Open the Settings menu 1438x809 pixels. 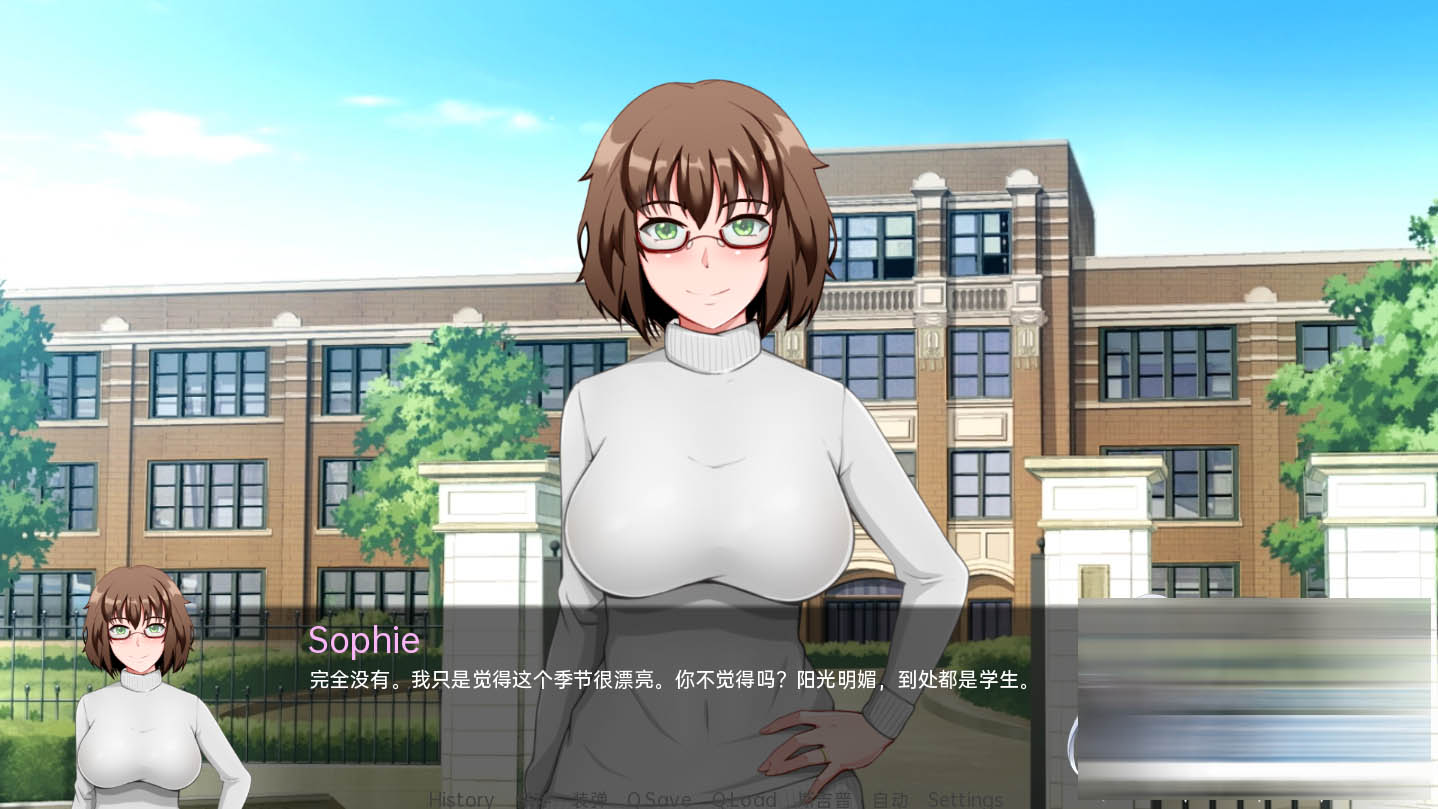click(x=965, y=799)
